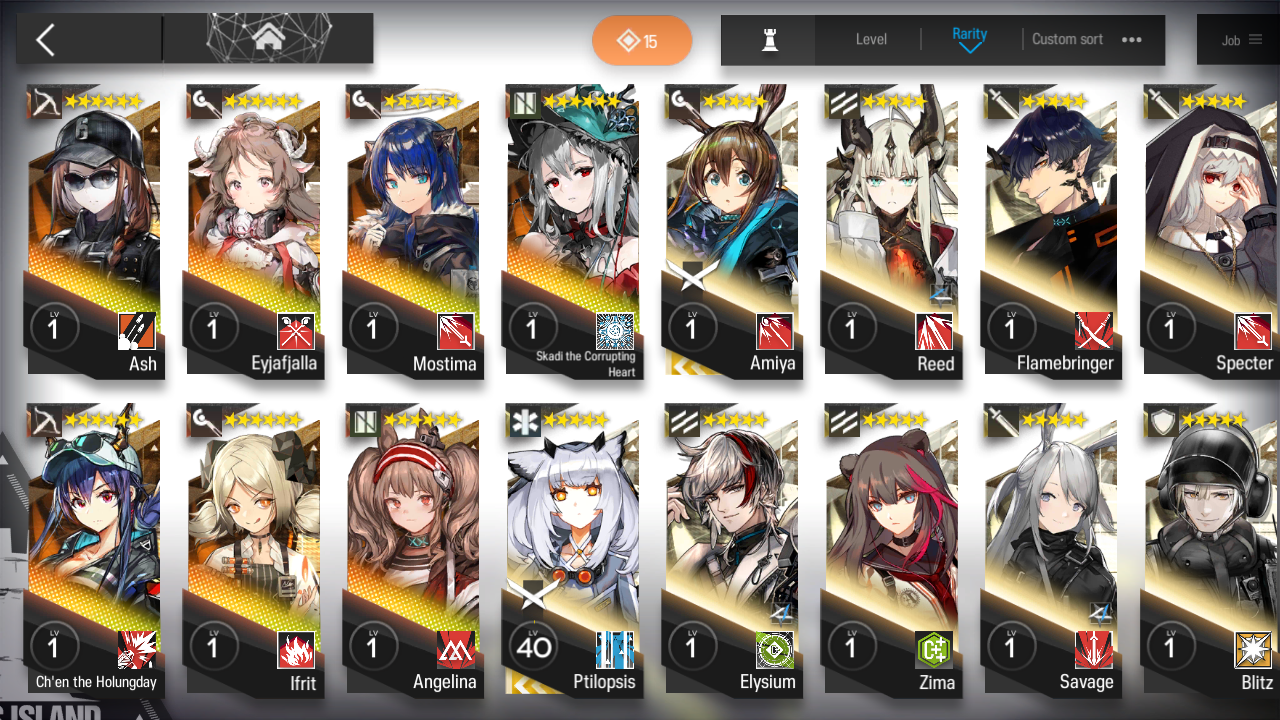The image size is (1280, 720).
Task: Choose the Eyjafjalla operator card
Action: coord(253,230)
